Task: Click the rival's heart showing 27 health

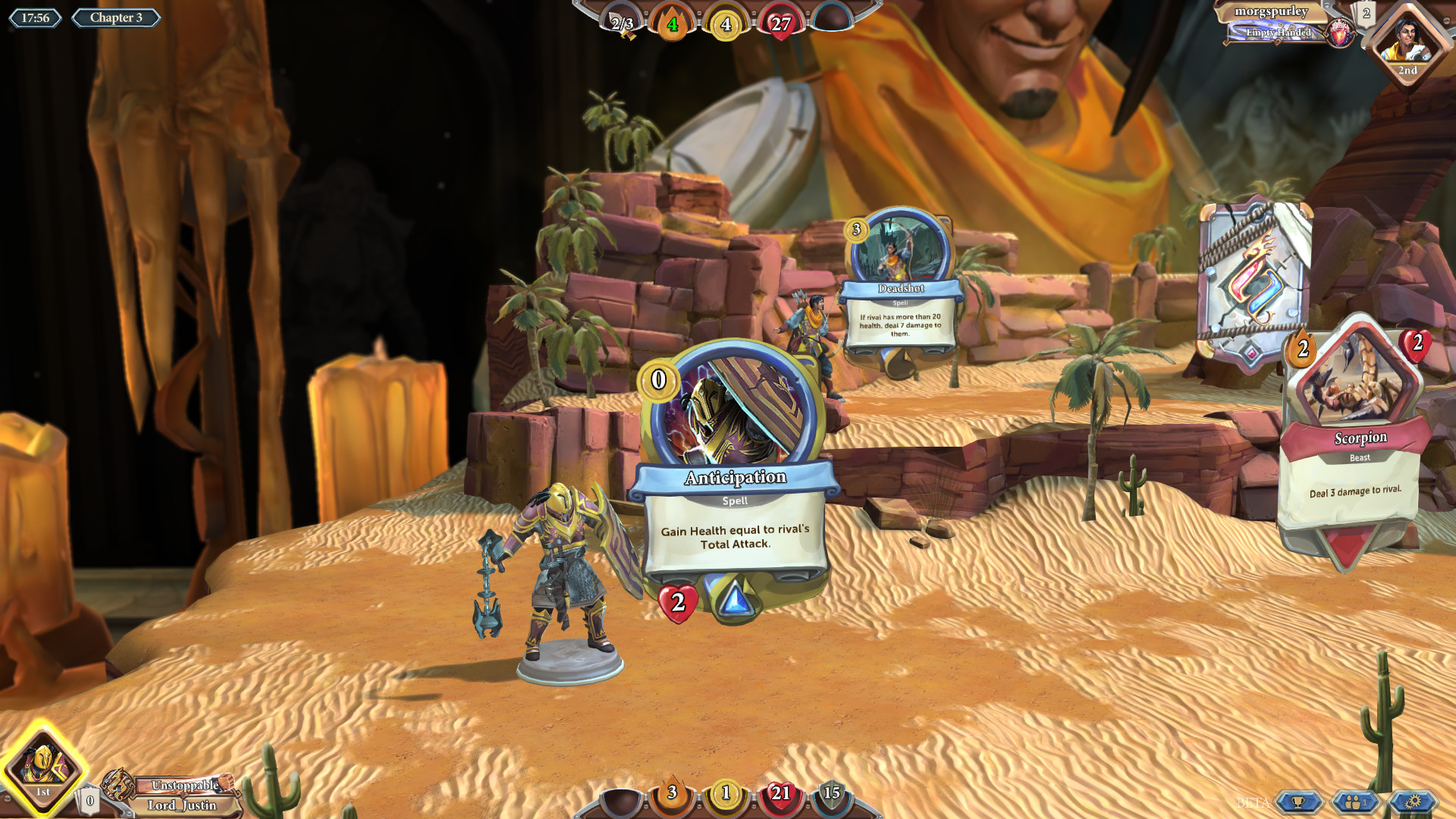Action: point(780,23)
